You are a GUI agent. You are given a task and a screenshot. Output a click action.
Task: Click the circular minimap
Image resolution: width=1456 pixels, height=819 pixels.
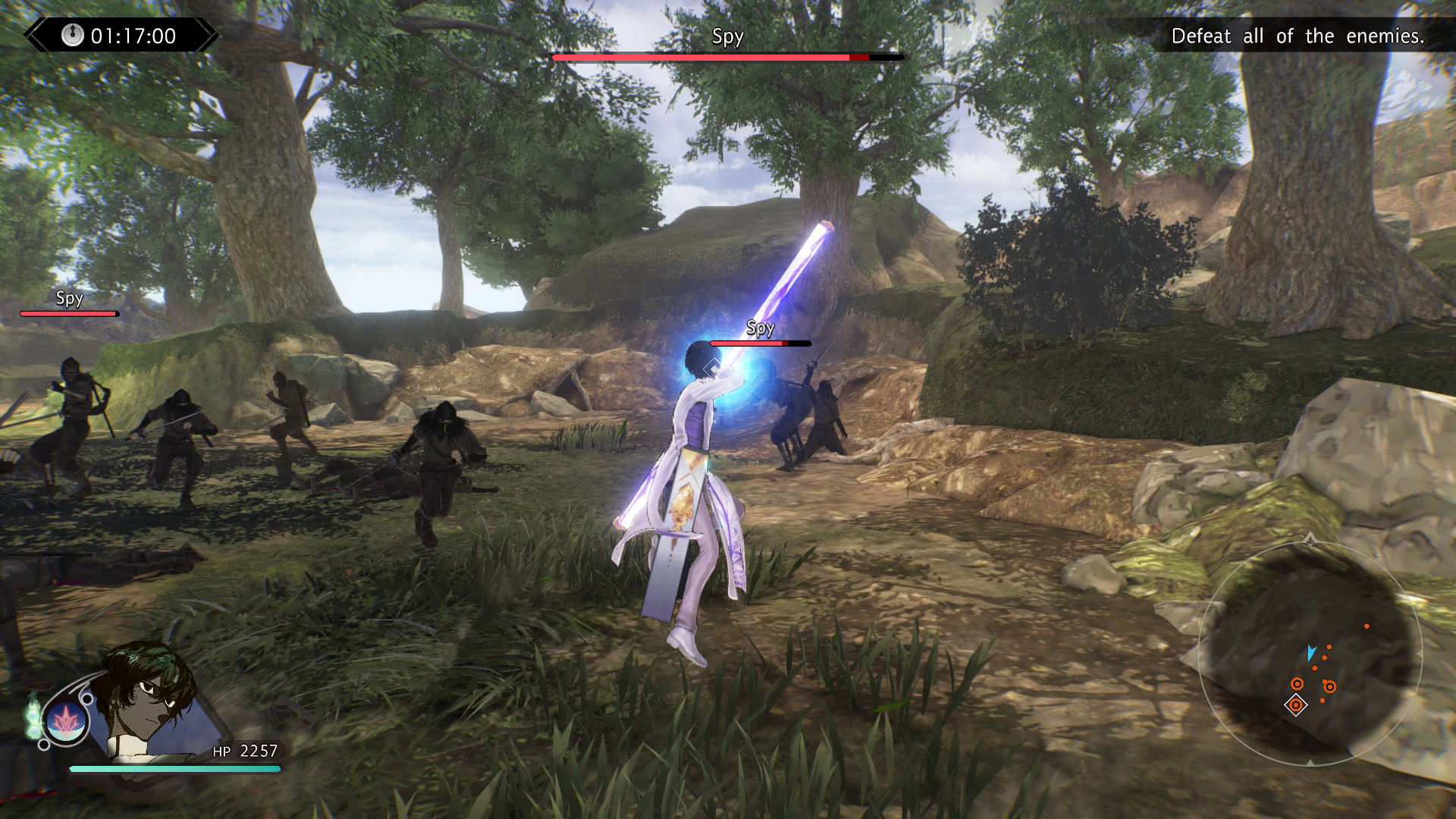click(1310, 654)
